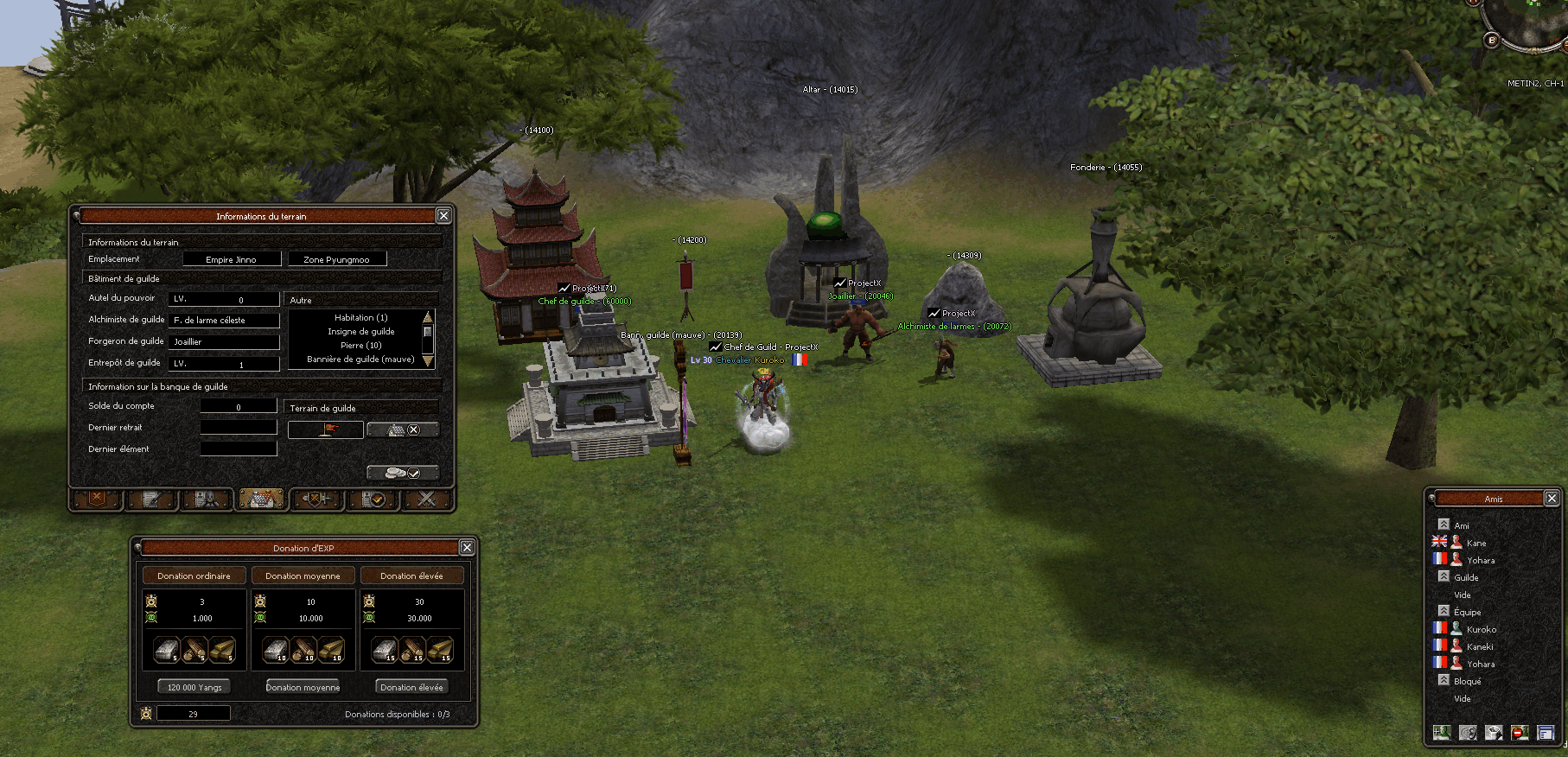Choose the bottom Donation moyenne button
Screen dimensions: 1568x757
tap(303, 687)
